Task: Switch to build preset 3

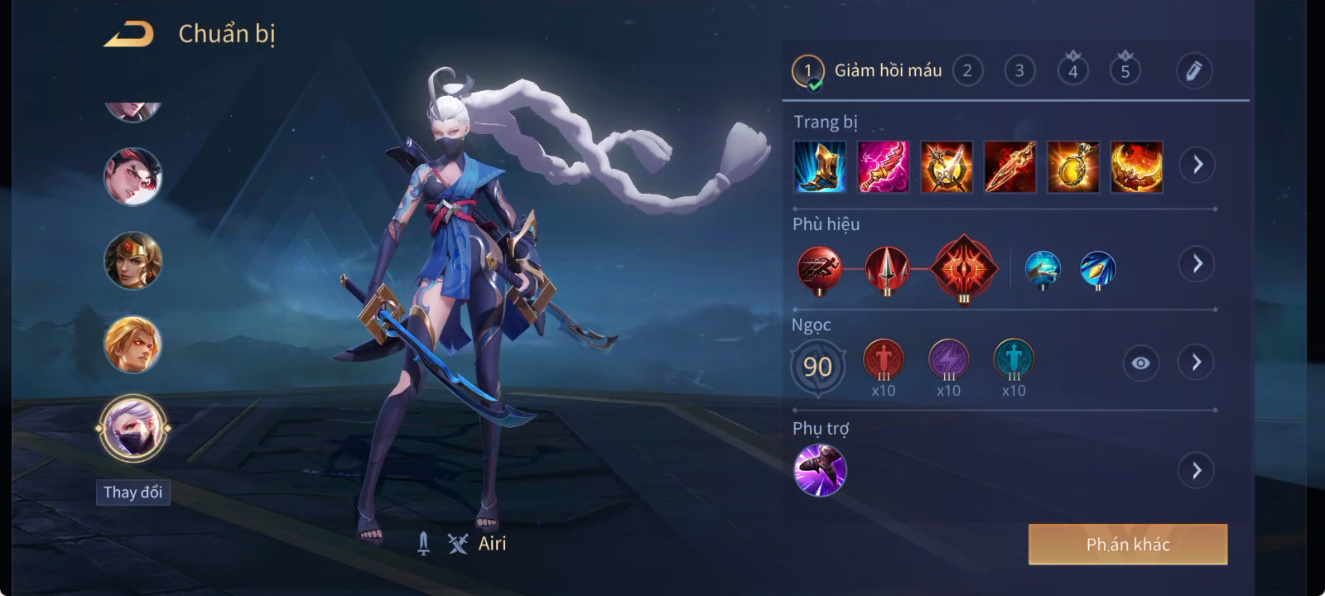Action: click(x=1019, y=71)
